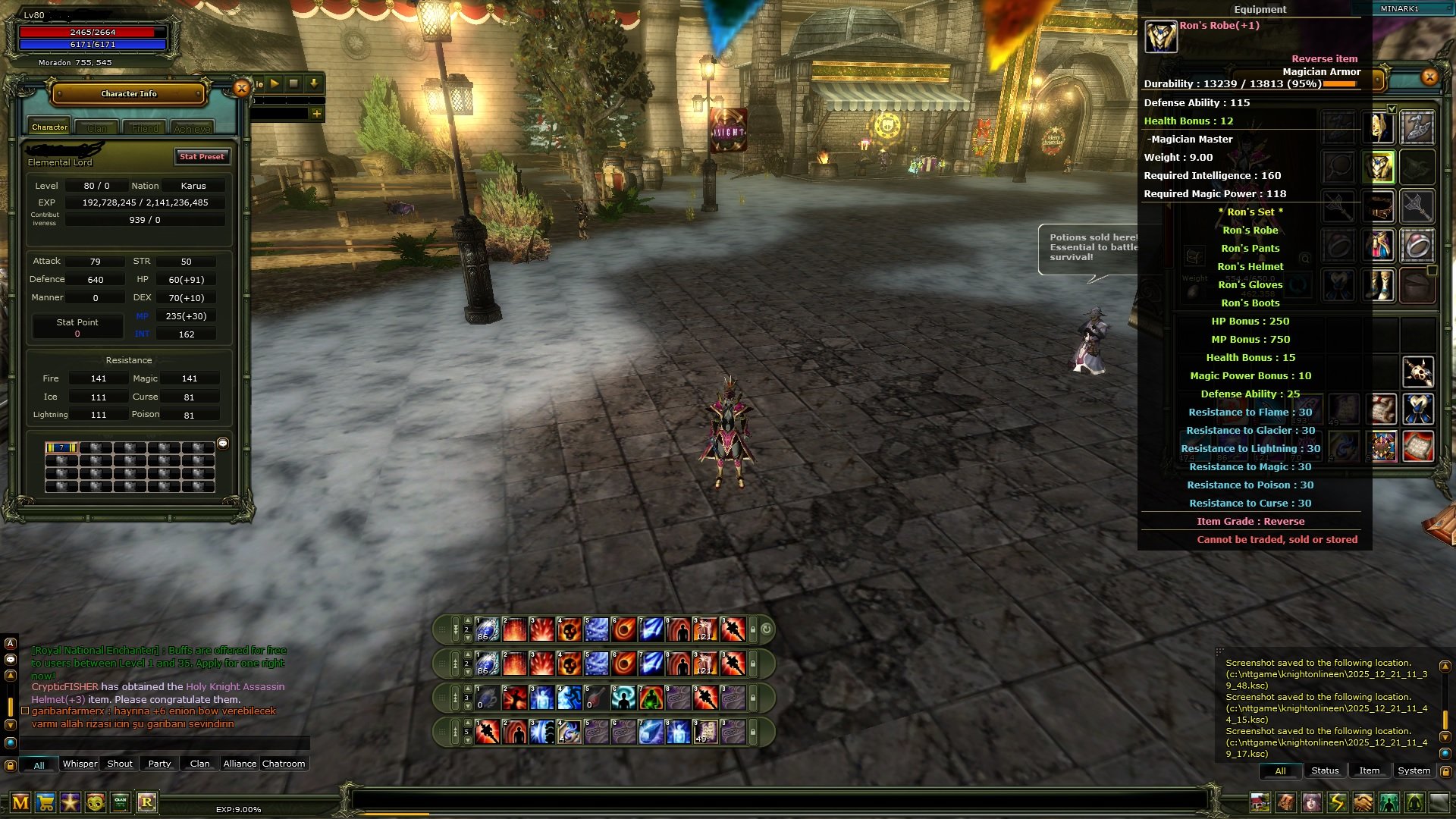Viewport: 1456px width, 819px height.
Task: Open the Clan board icon
Action: (x=120, y=802)
